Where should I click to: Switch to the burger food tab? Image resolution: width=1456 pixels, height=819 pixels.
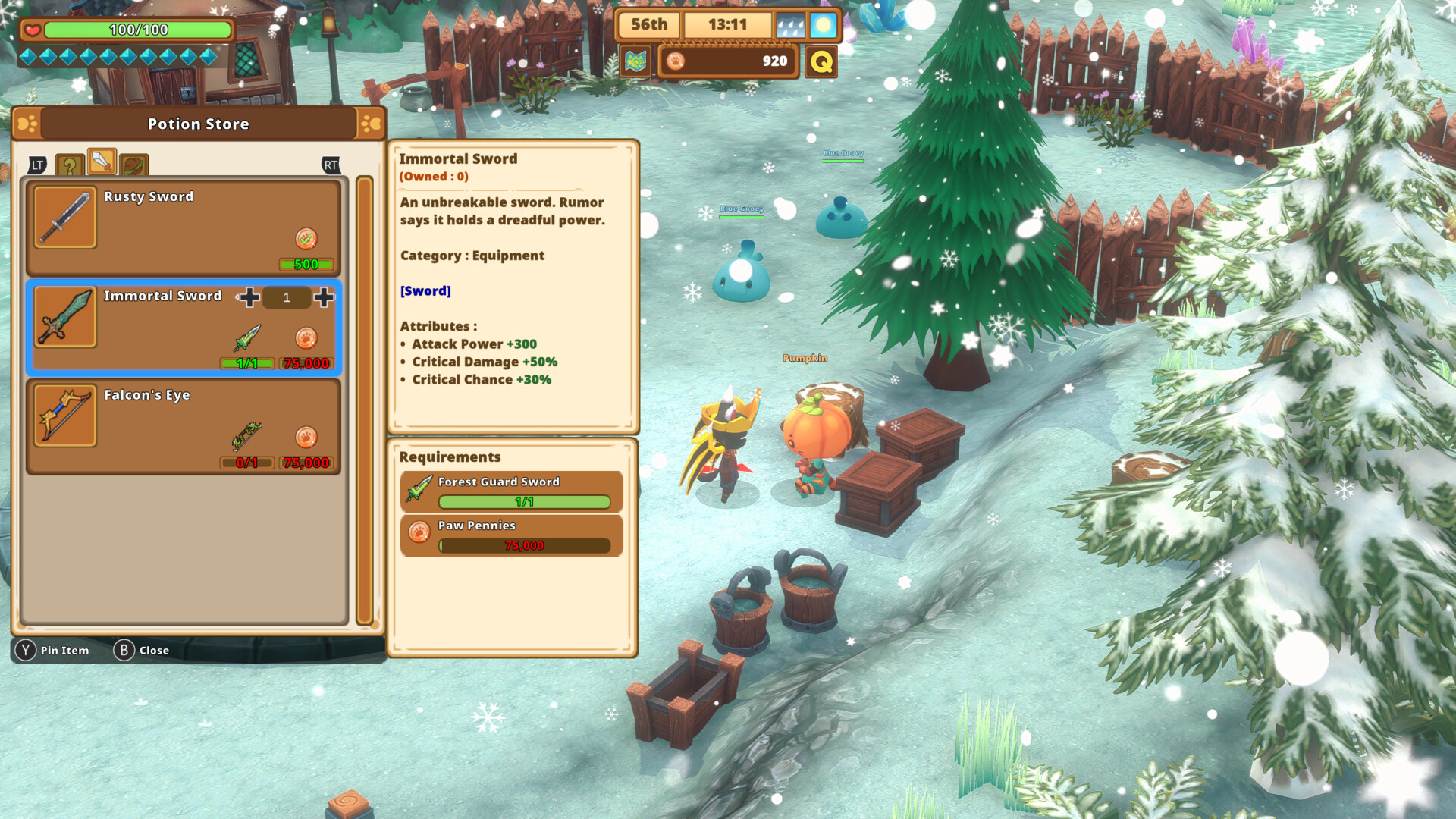coord(133,165)
